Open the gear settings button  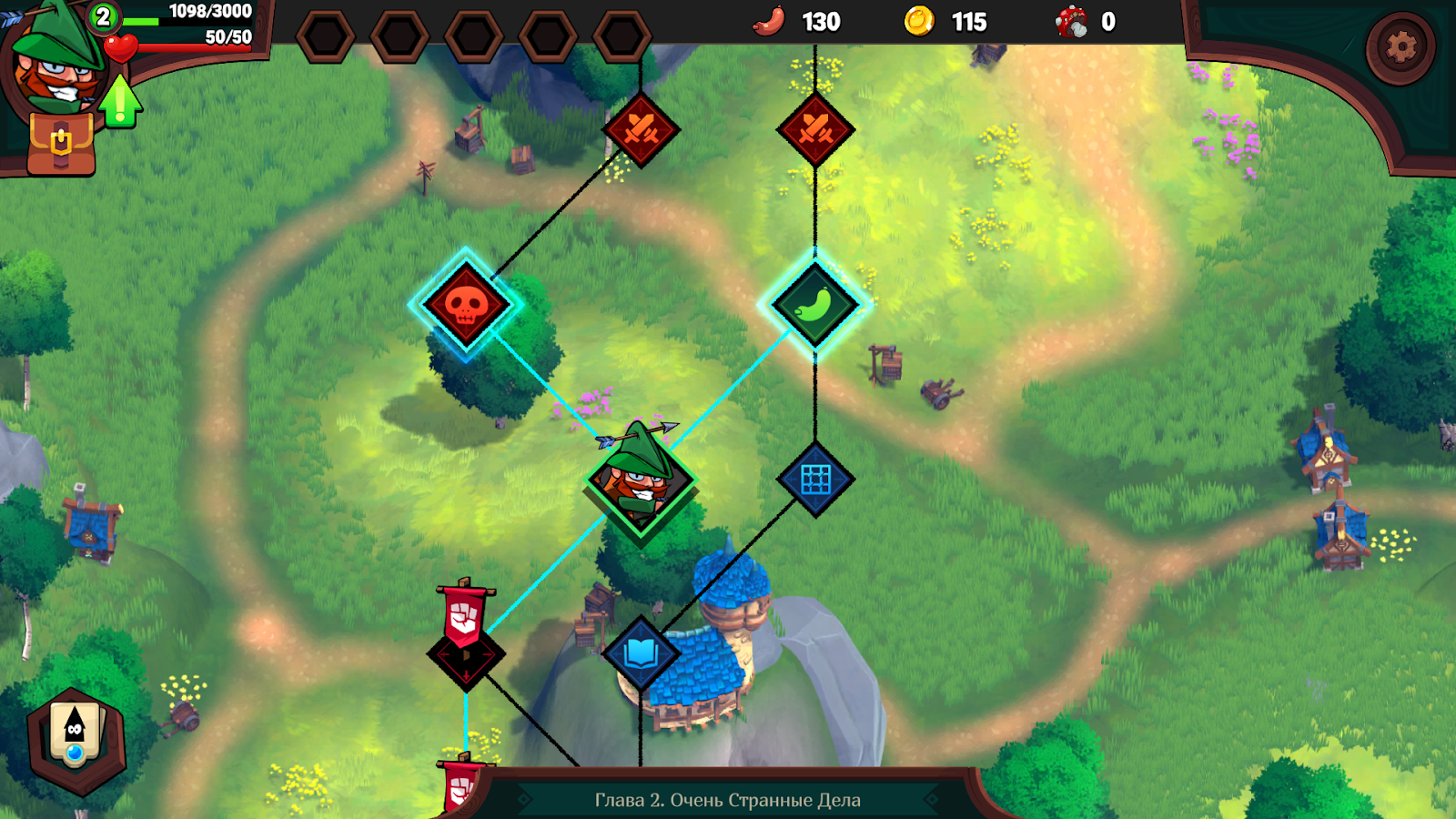click(1400, 47)
